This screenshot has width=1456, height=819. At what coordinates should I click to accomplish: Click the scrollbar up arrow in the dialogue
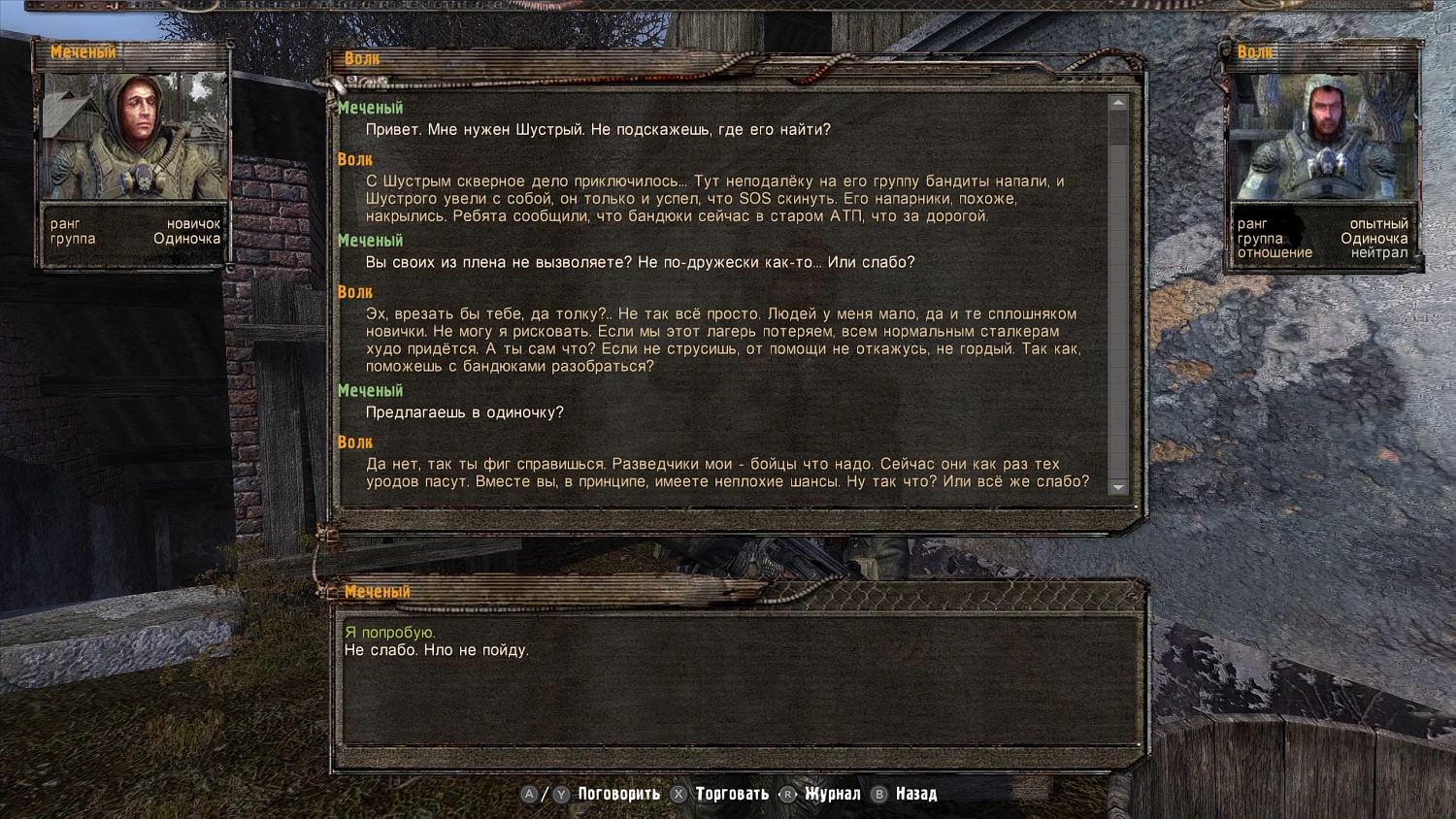pyautogui.click(x=1118, y=101)
